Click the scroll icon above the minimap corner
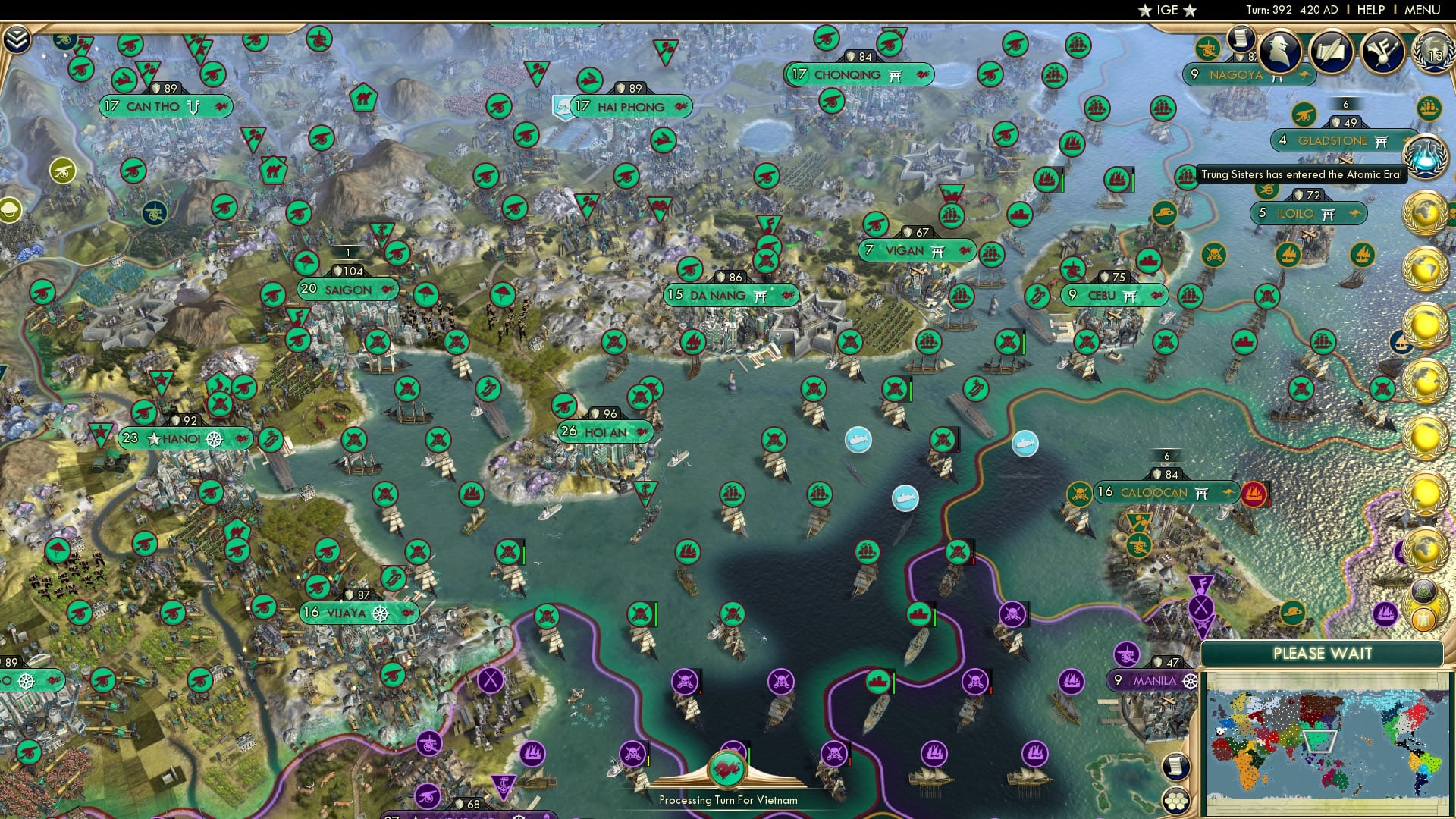Viewport: 1456px width, 819px height. click(1175, 767)
